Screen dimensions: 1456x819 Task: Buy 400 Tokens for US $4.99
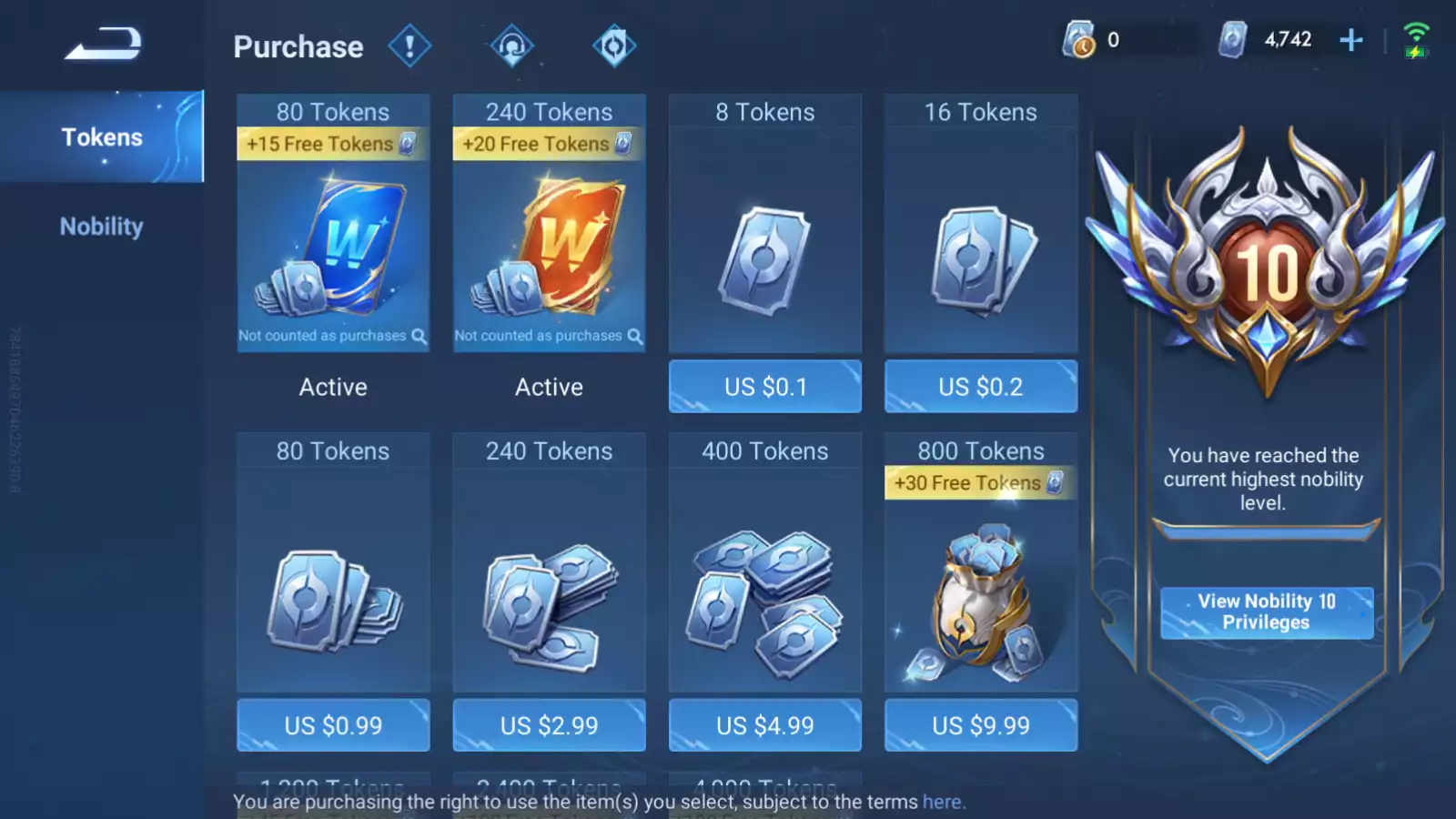point(764,725)
